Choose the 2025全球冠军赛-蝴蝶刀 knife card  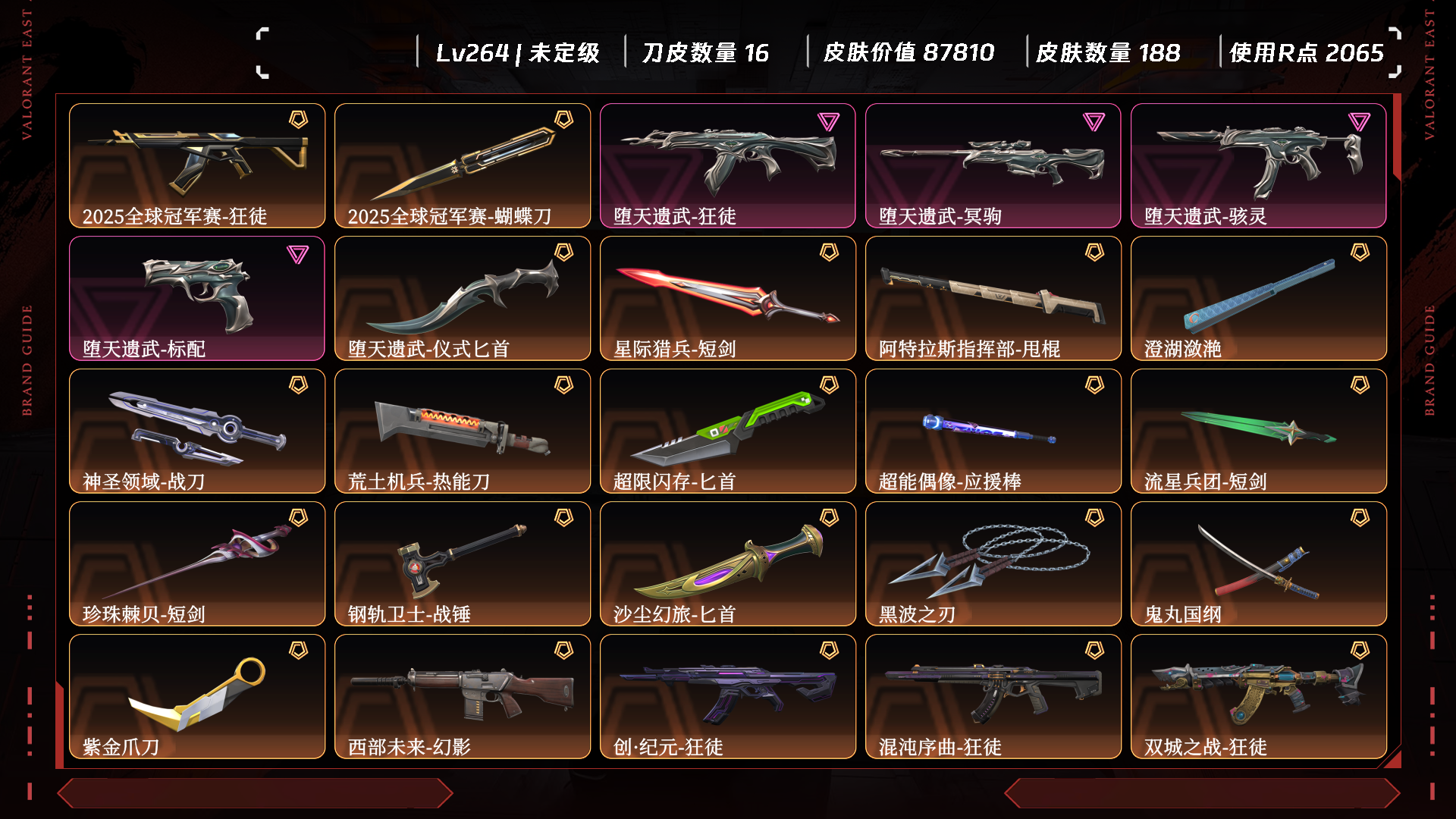click(463, 165)
